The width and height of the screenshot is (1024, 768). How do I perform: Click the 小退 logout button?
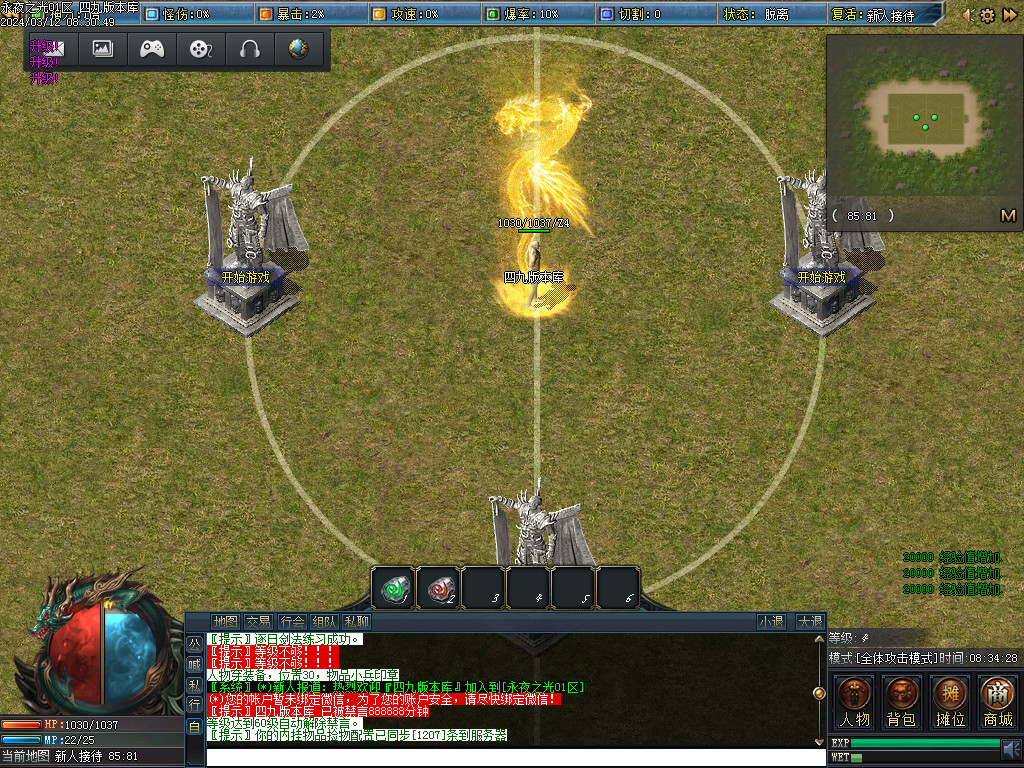click(771, 621)
